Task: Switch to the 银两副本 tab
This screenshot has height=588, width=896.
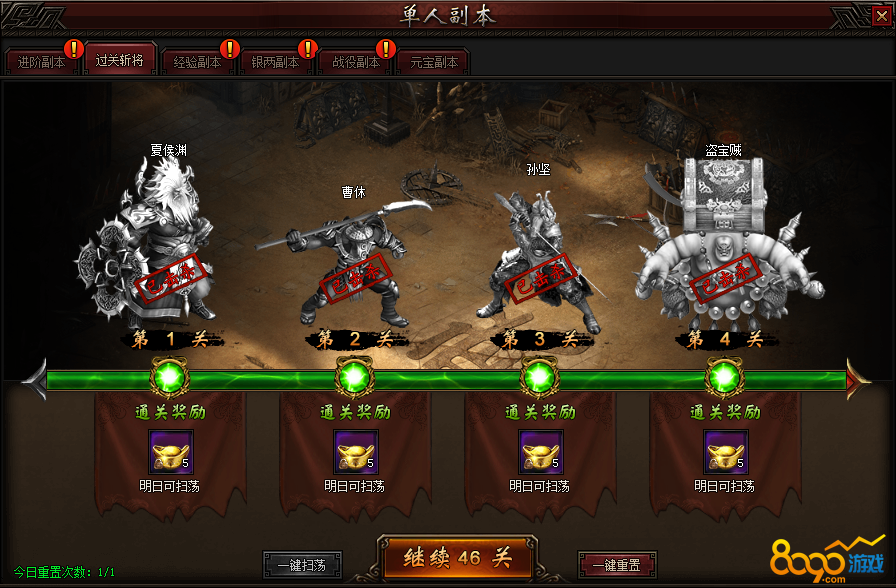Action: pos(275,62)
